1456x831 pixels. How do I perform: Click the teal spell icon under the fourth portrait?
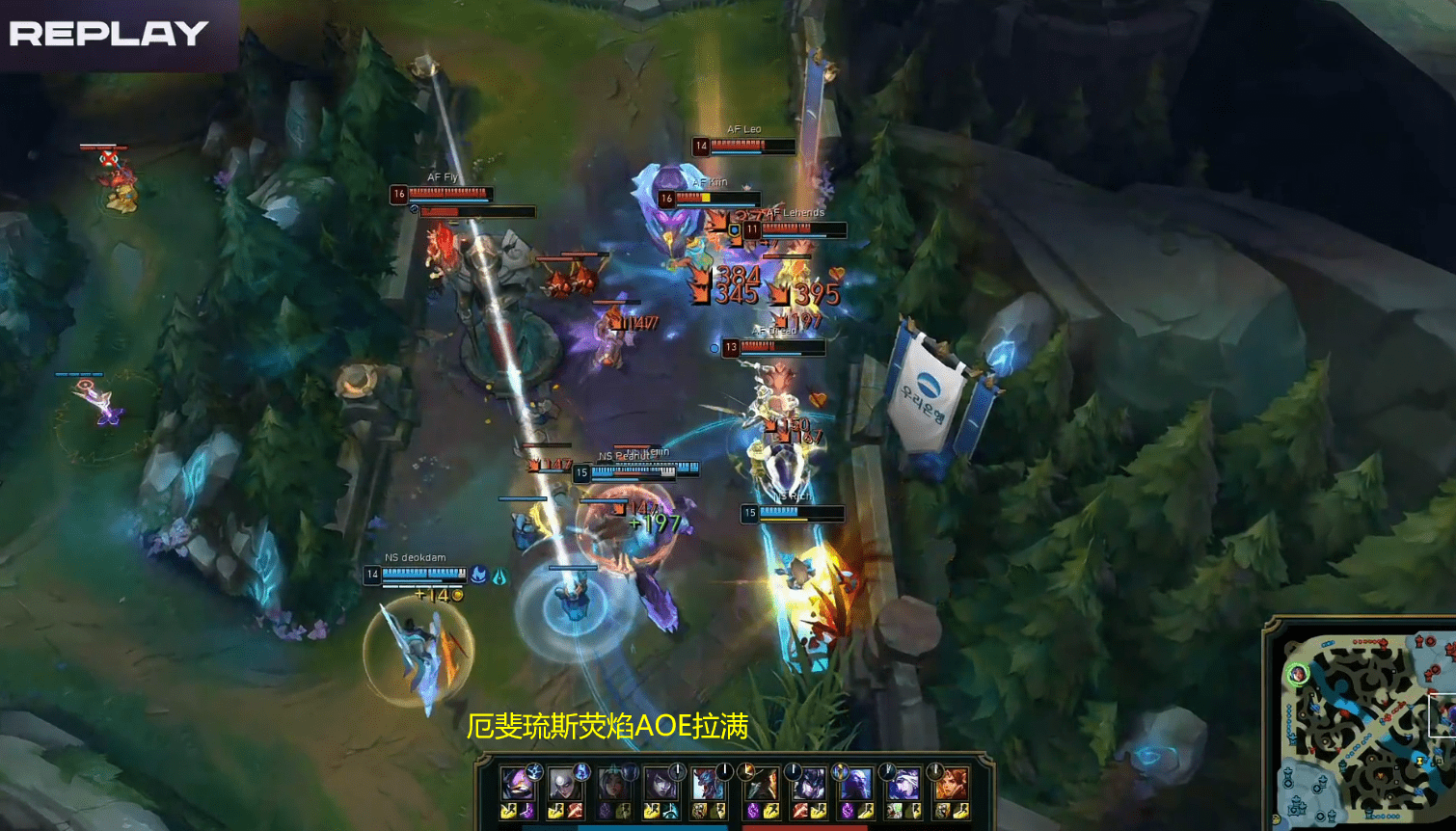click(x=670, y=812)
